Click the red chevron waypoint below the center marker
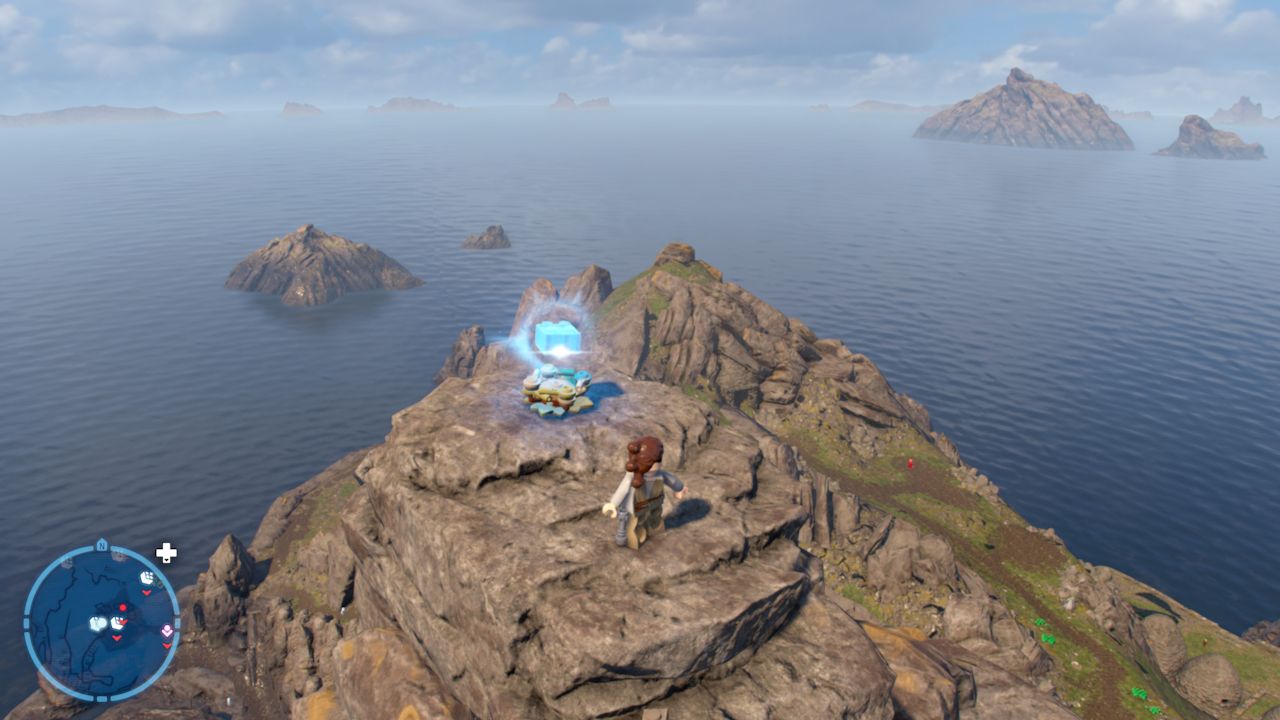Viewport: 1280px width, 720px height. coord(116,640)
